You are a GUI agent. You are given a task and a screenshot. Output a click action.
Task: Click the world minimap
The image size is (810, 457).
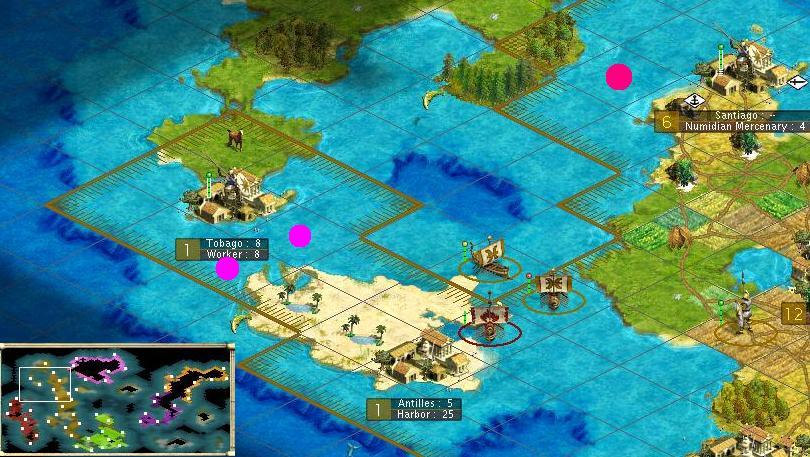tap(117, 397)
